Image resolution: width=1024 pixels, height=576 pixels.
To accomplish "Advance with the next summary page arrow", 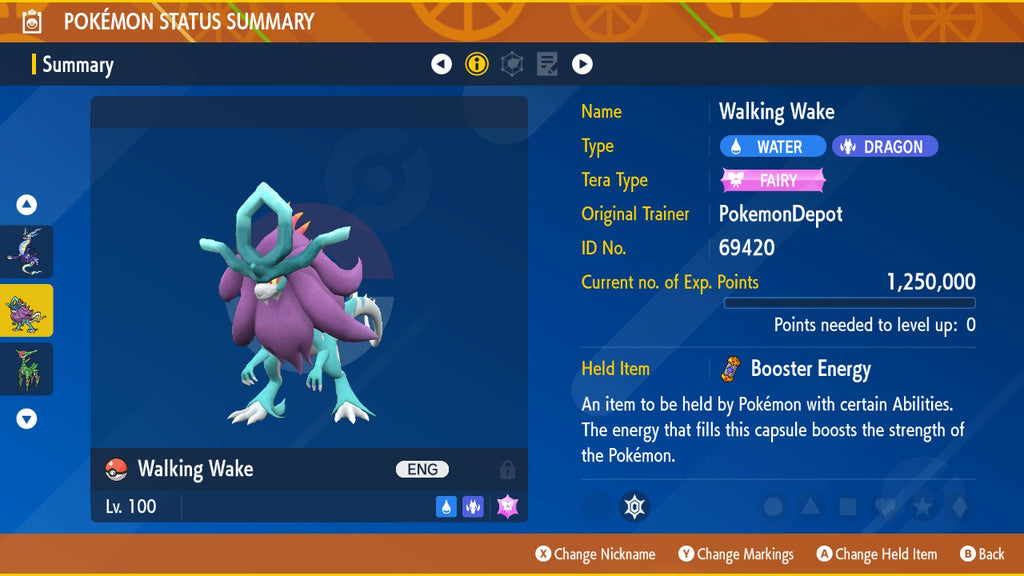I will click(582, 65).
